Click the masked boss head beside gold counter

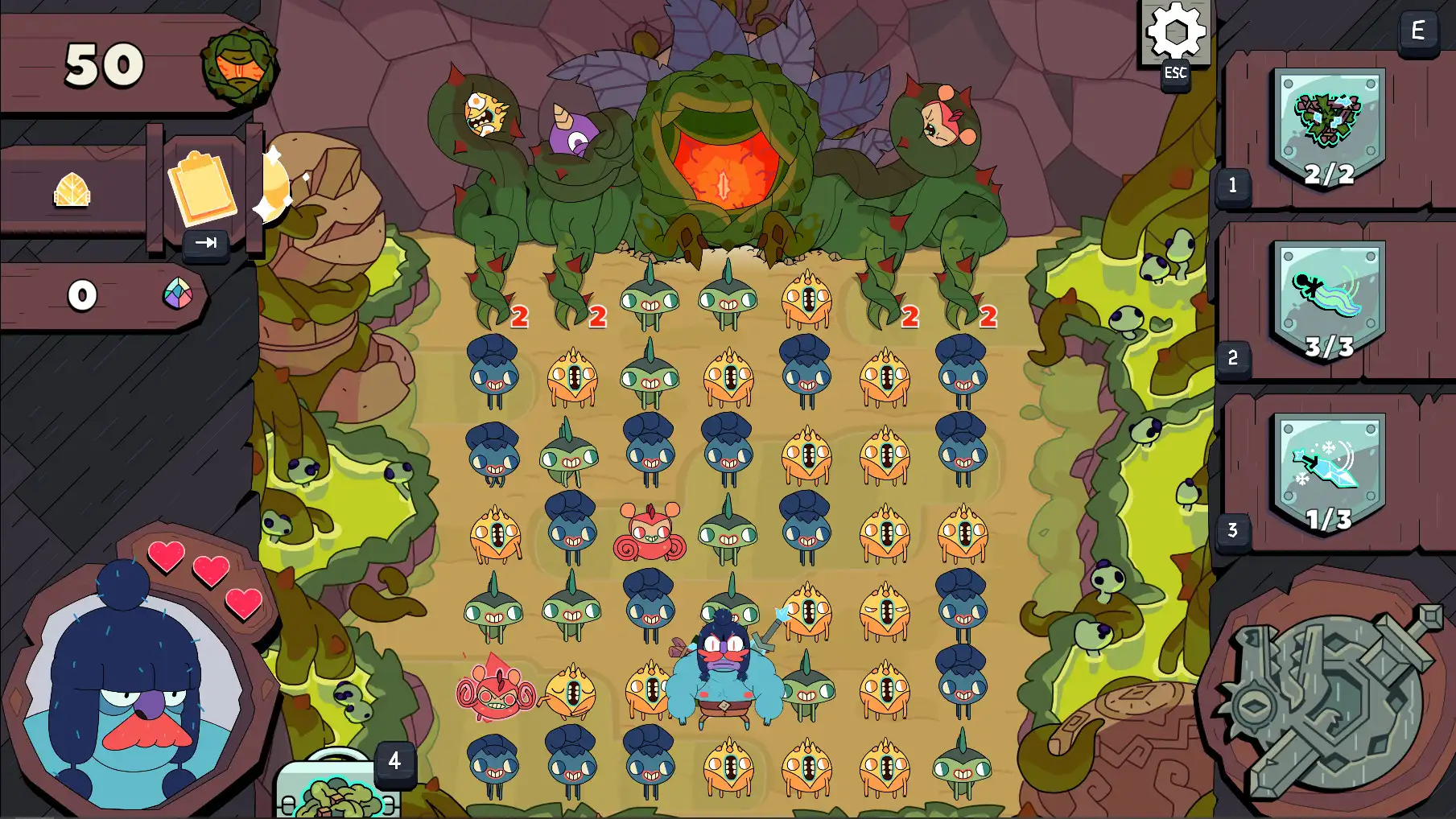[x=240, y=68]
